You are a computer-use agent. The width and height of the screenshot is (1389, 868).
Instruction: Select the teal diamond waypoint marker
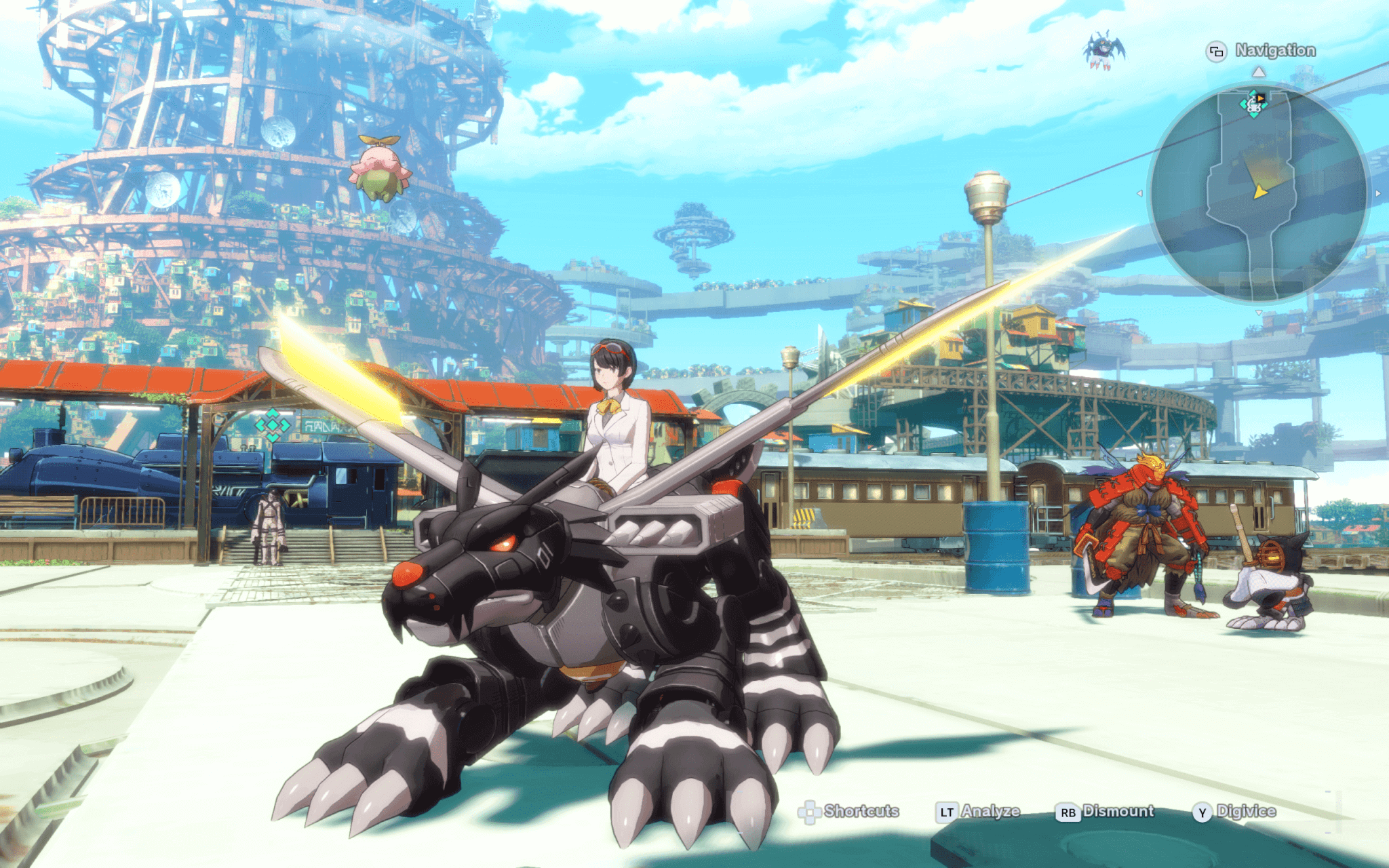[273, 425]
